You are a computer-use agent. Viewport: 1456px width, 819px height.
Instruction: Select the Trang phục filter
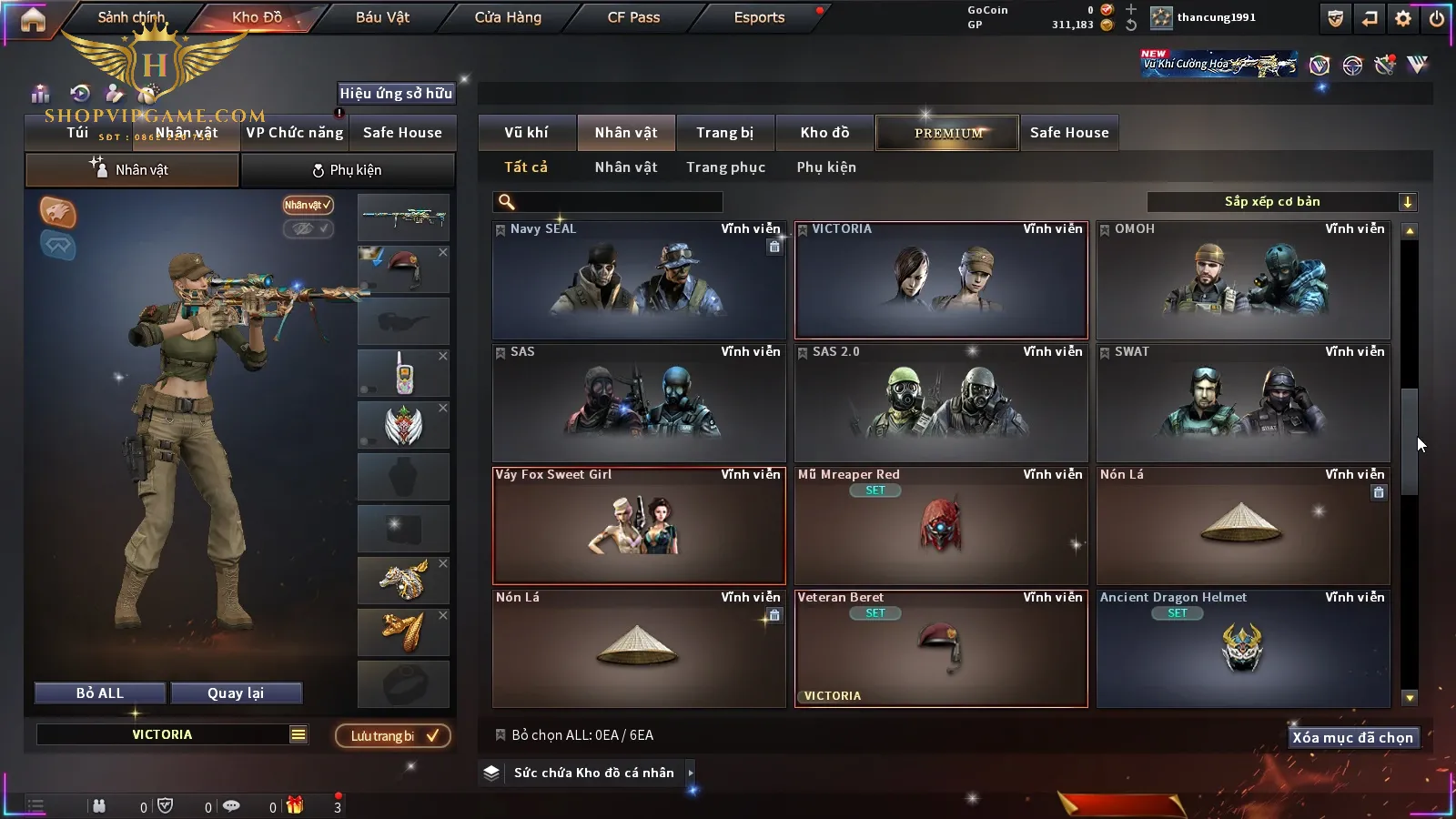coord(725,167)
